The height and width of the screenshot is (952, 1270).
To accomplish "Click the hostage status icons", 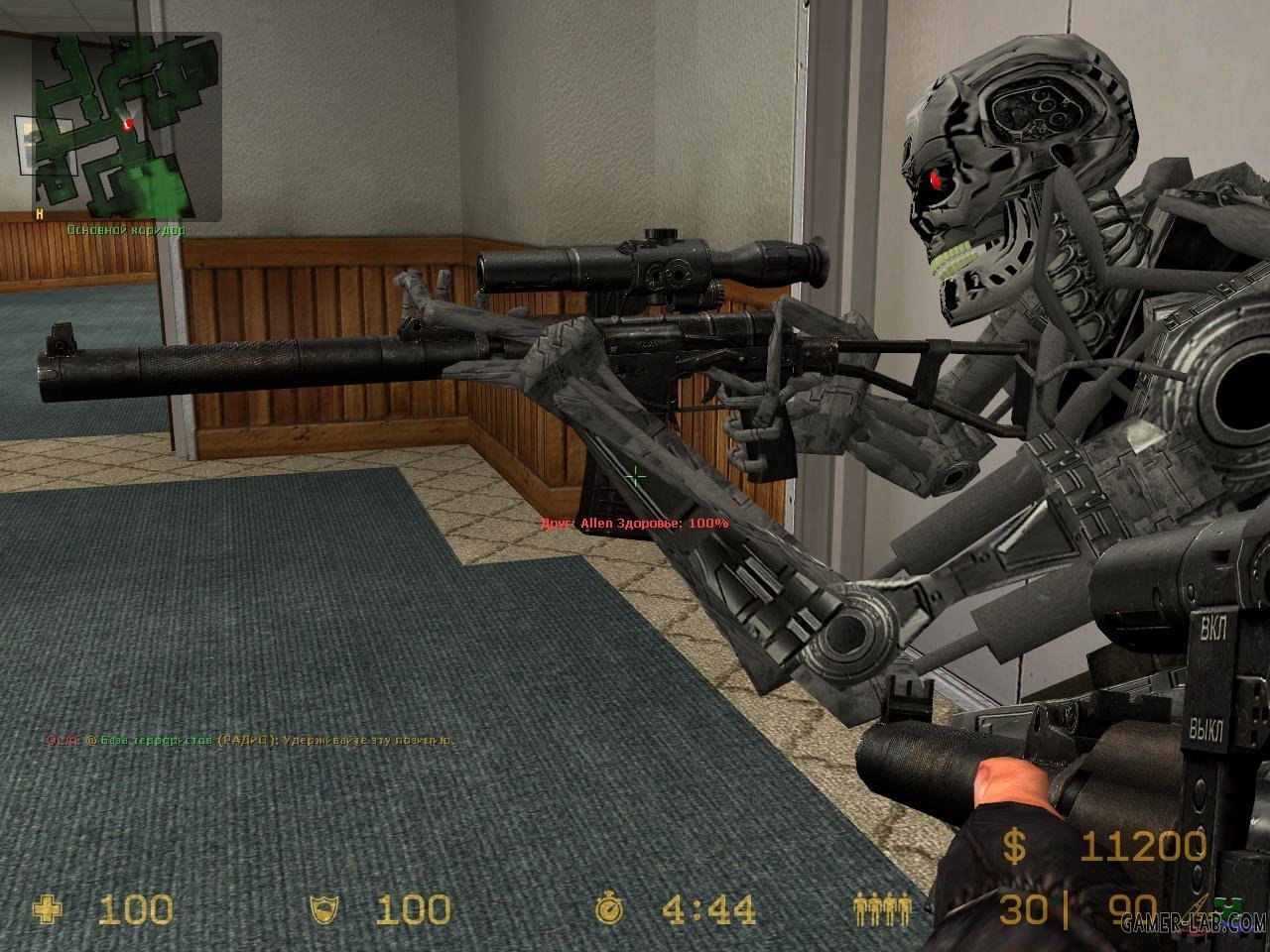I will [882, 908].
